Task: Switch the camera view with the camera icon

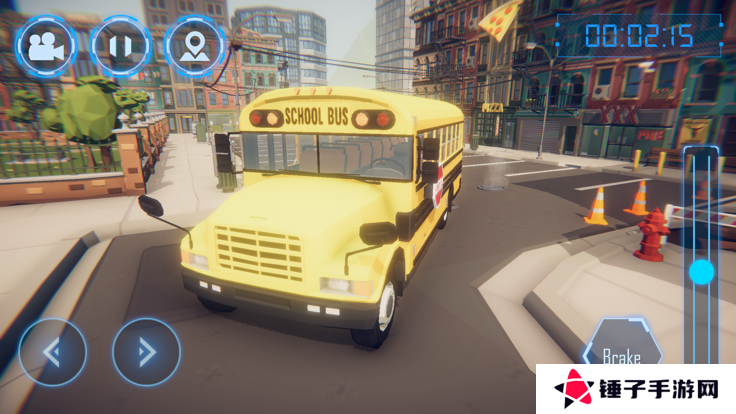Action: coord(44,44)
